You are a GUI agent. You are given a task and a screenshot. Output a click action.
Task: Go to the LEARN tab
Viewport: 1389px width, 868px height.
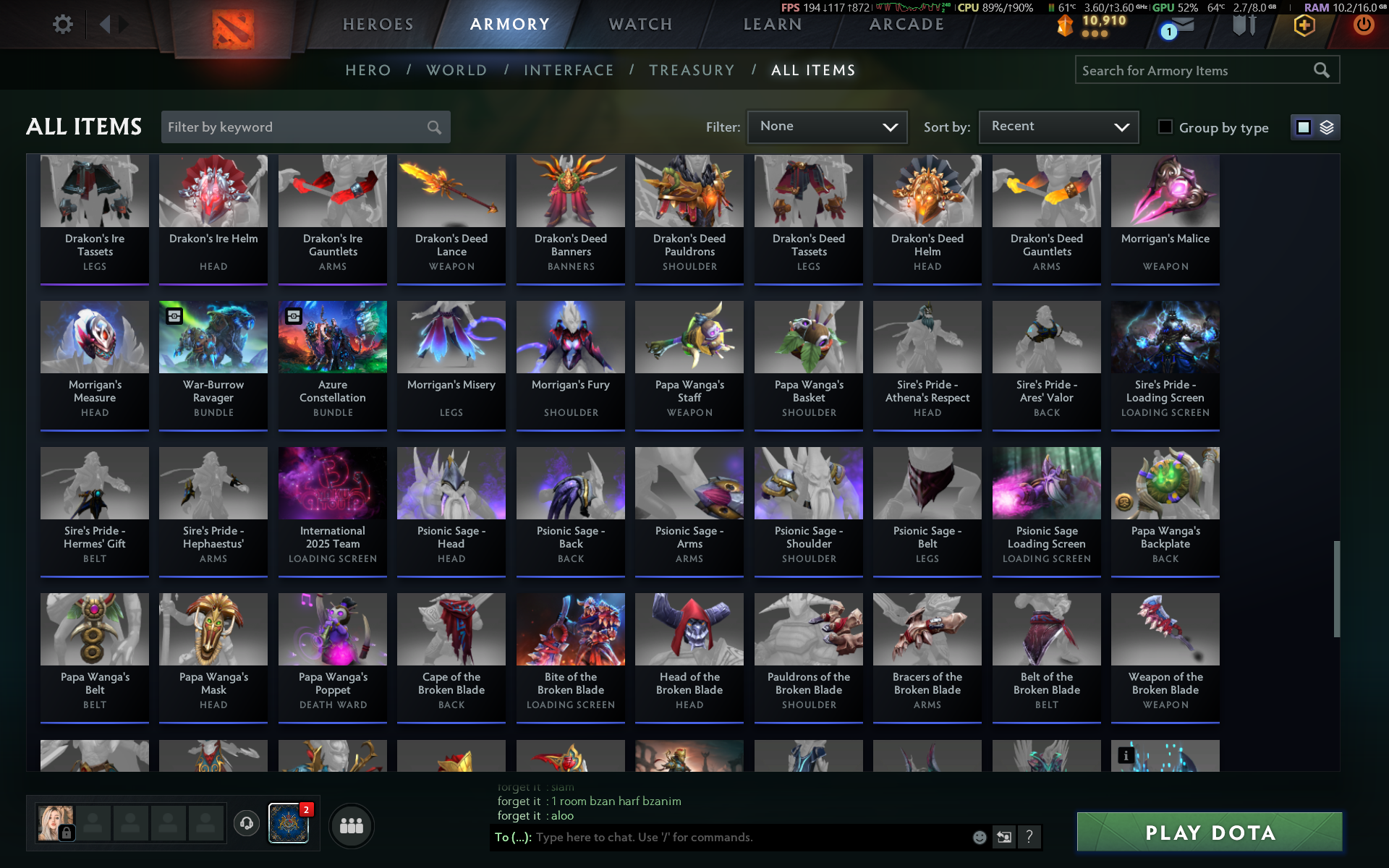point(773,25)
